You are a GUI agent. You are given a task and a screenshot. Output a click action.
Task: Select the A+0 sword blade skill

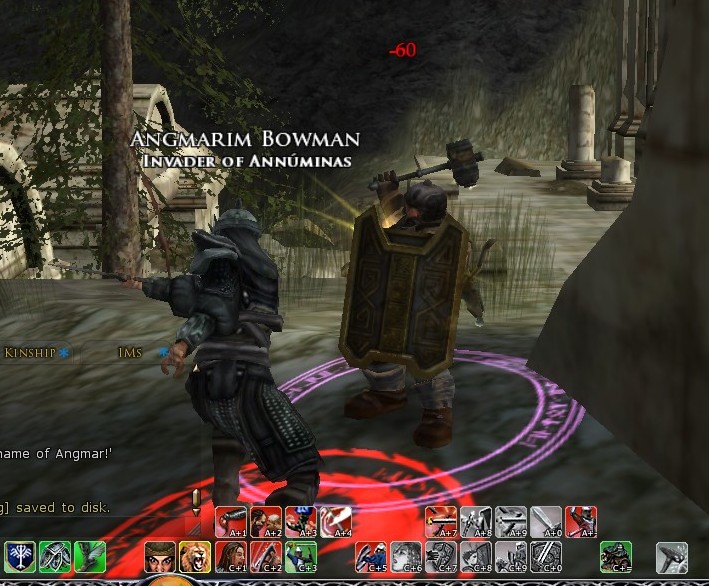(x=546, y=522)
